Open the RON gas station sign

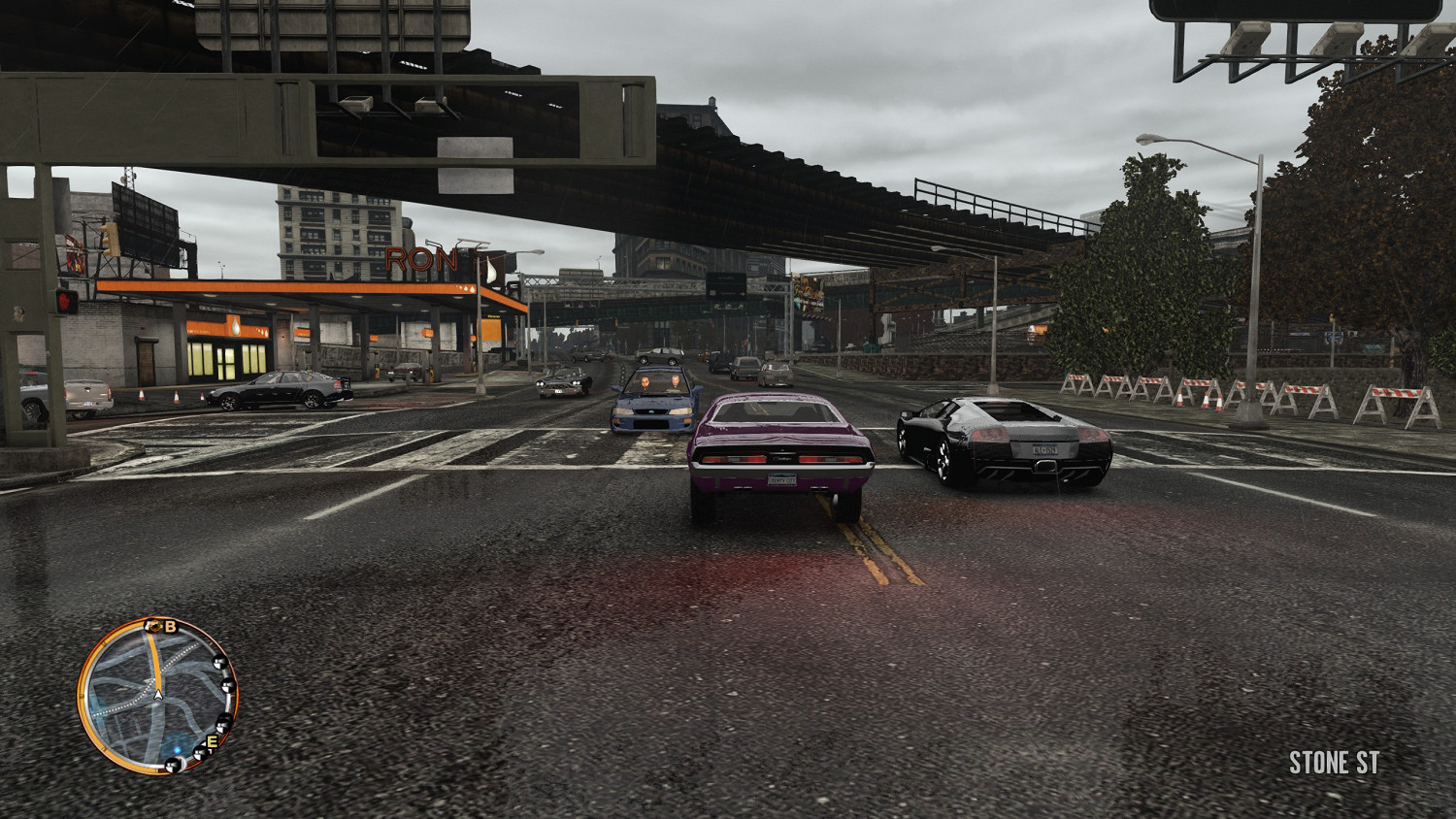tap(422, 258)
